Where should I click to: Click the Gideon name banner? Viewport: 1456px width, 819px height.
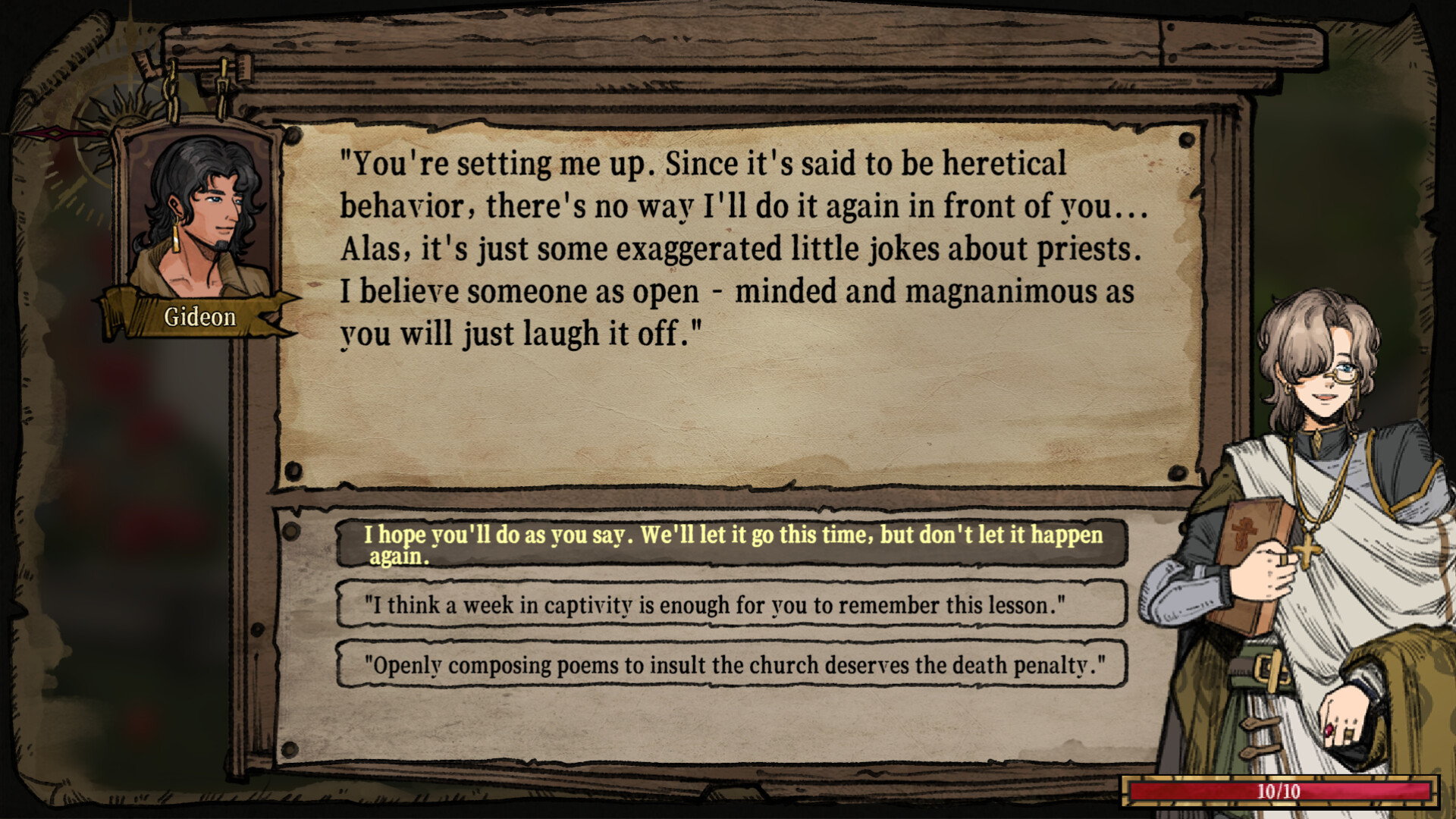click(x=201, y=317)
